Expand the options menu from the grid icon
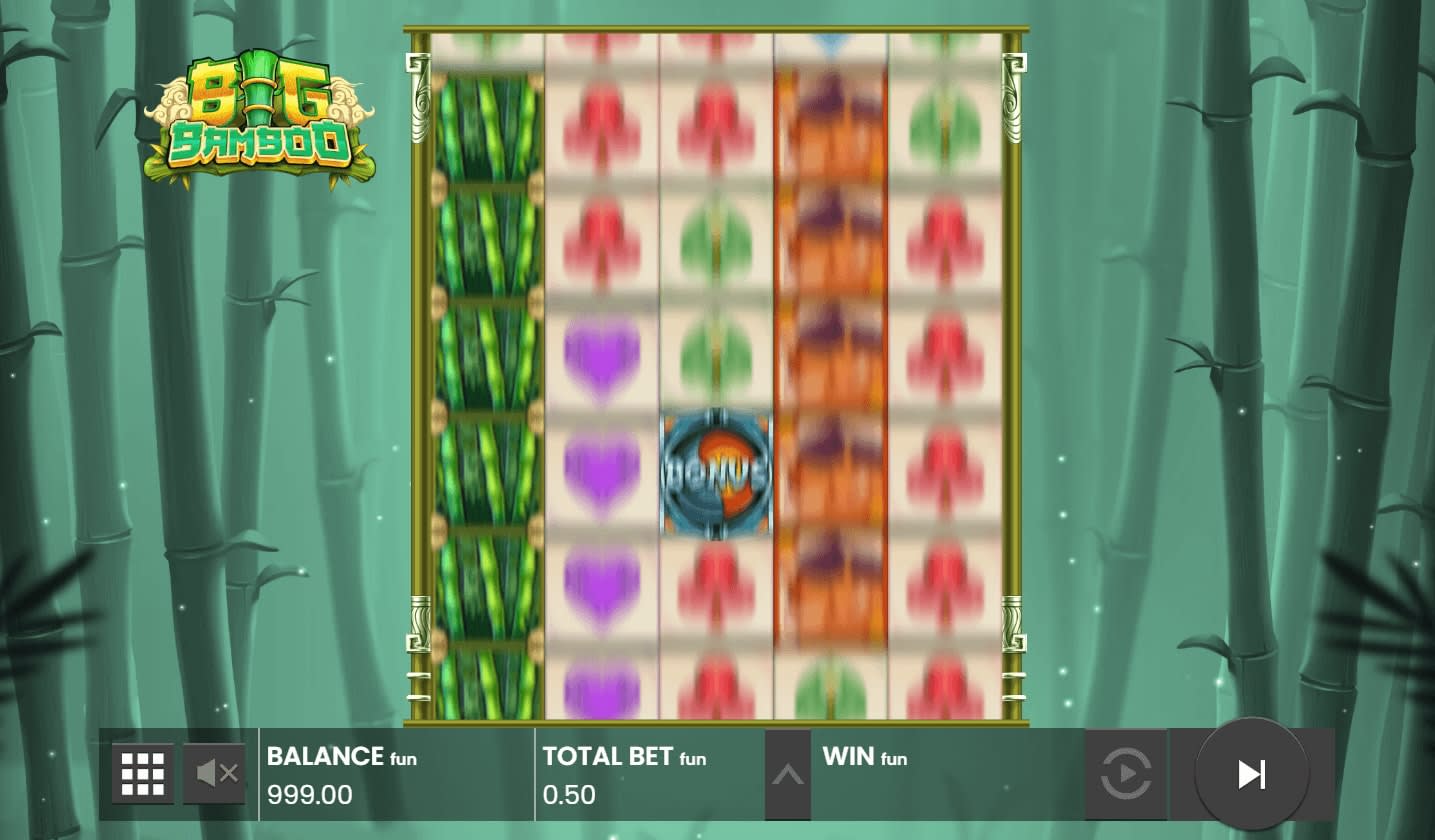This screenshot has height=840, width=1435. [x=143, y=772]
